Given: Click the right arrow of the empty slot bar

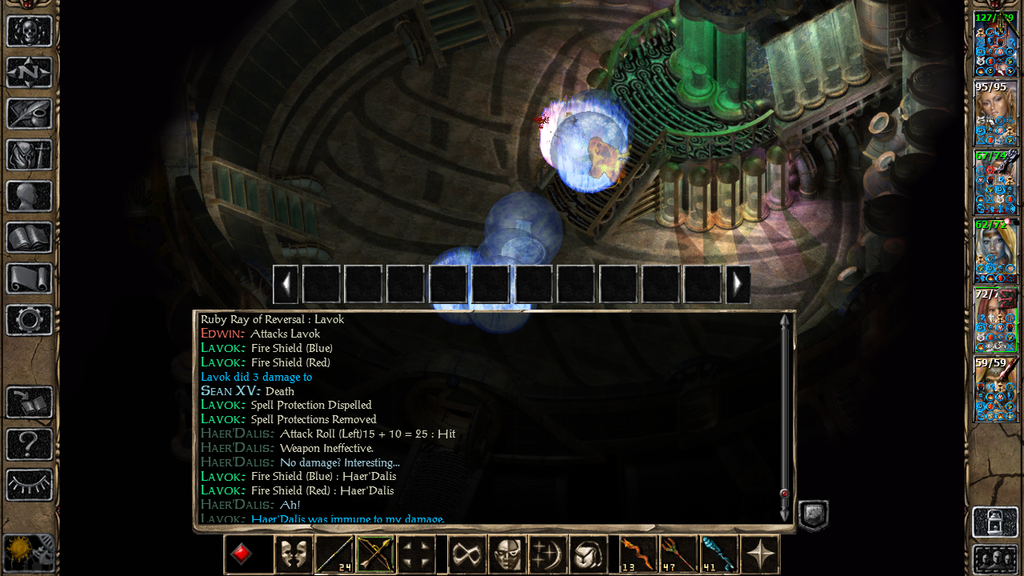Looking at the screenshot, I should (738, 284).
